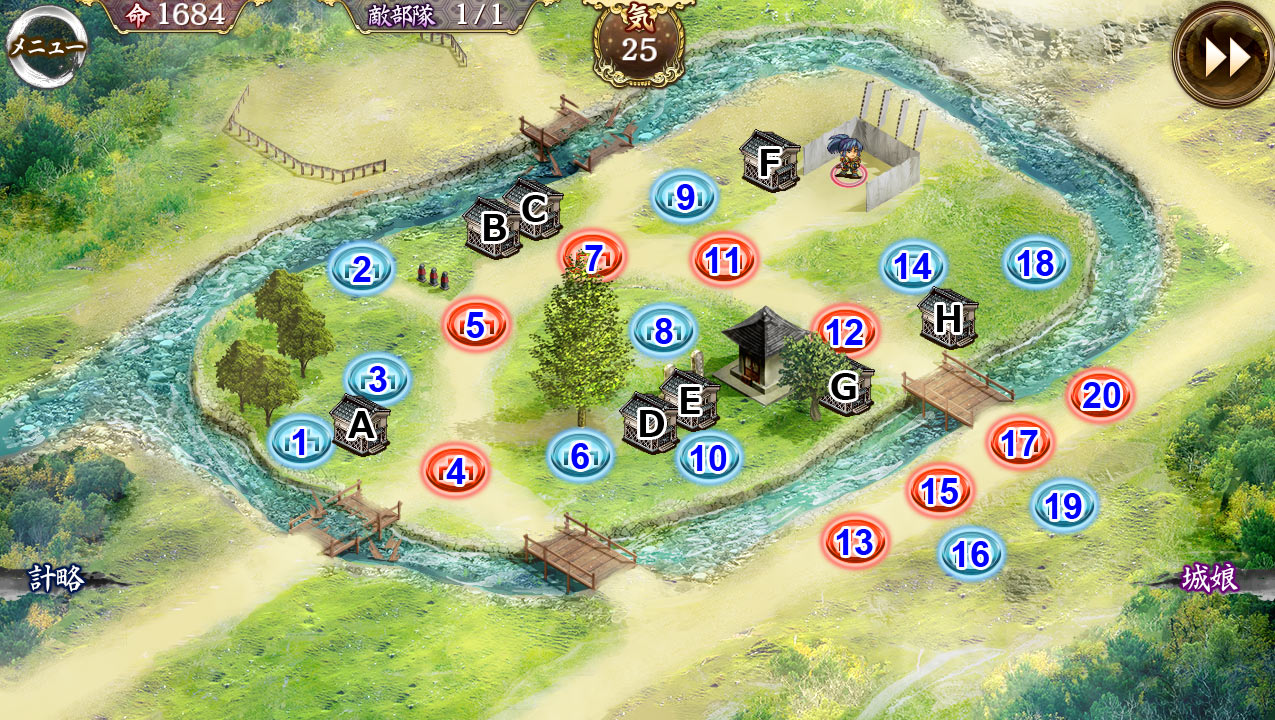Image resolution: width=1275 pixels, height=720 pixels.
Task: Open the 城娘 castle girl panel
Action: (1210, 579)
